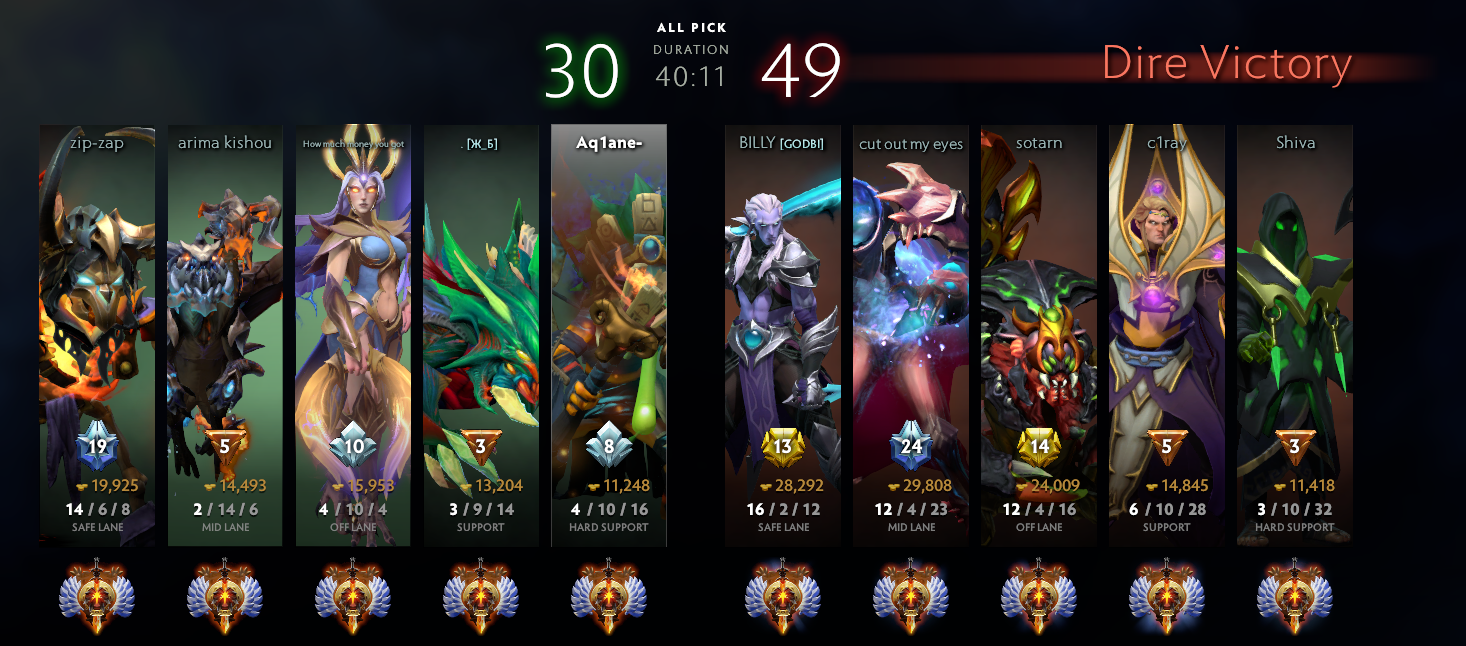Open Aq1ane-'s hard support card
Screen dimensions: 1466x646
point(609,335)
